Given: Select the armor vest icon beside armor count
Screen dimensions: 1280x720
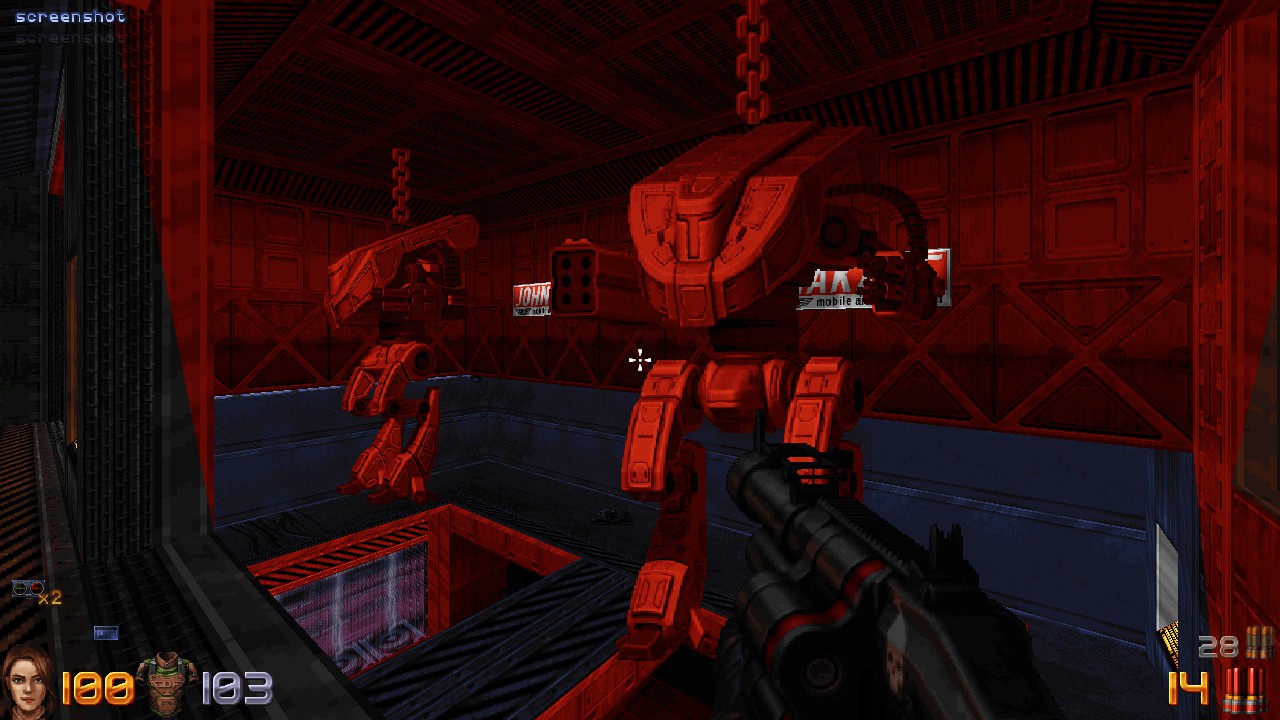Looking at the screenshot, I should 167,683.
